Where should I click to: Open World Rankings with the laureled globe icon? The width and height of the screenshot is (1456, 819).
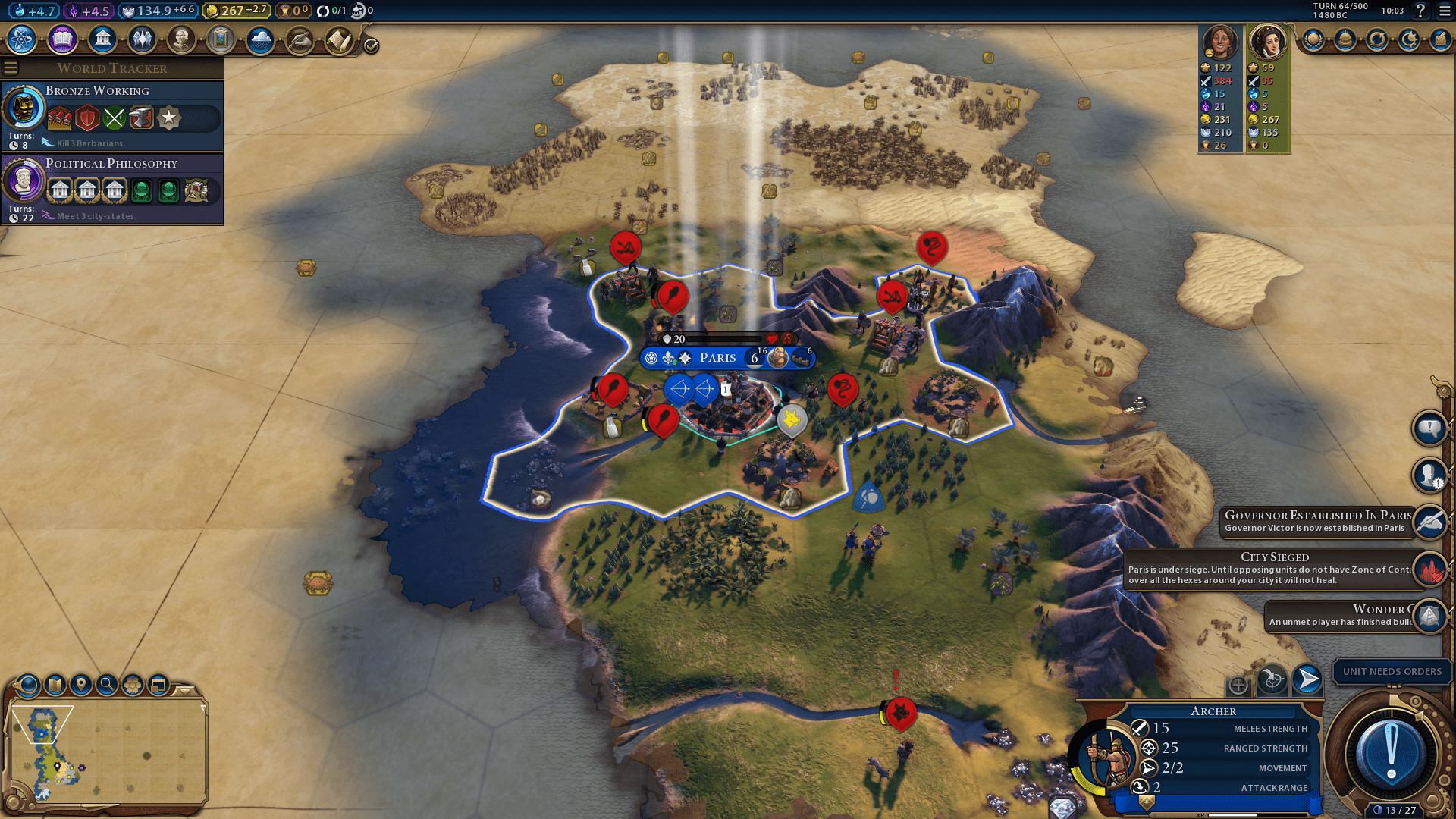coord(1313,40)
